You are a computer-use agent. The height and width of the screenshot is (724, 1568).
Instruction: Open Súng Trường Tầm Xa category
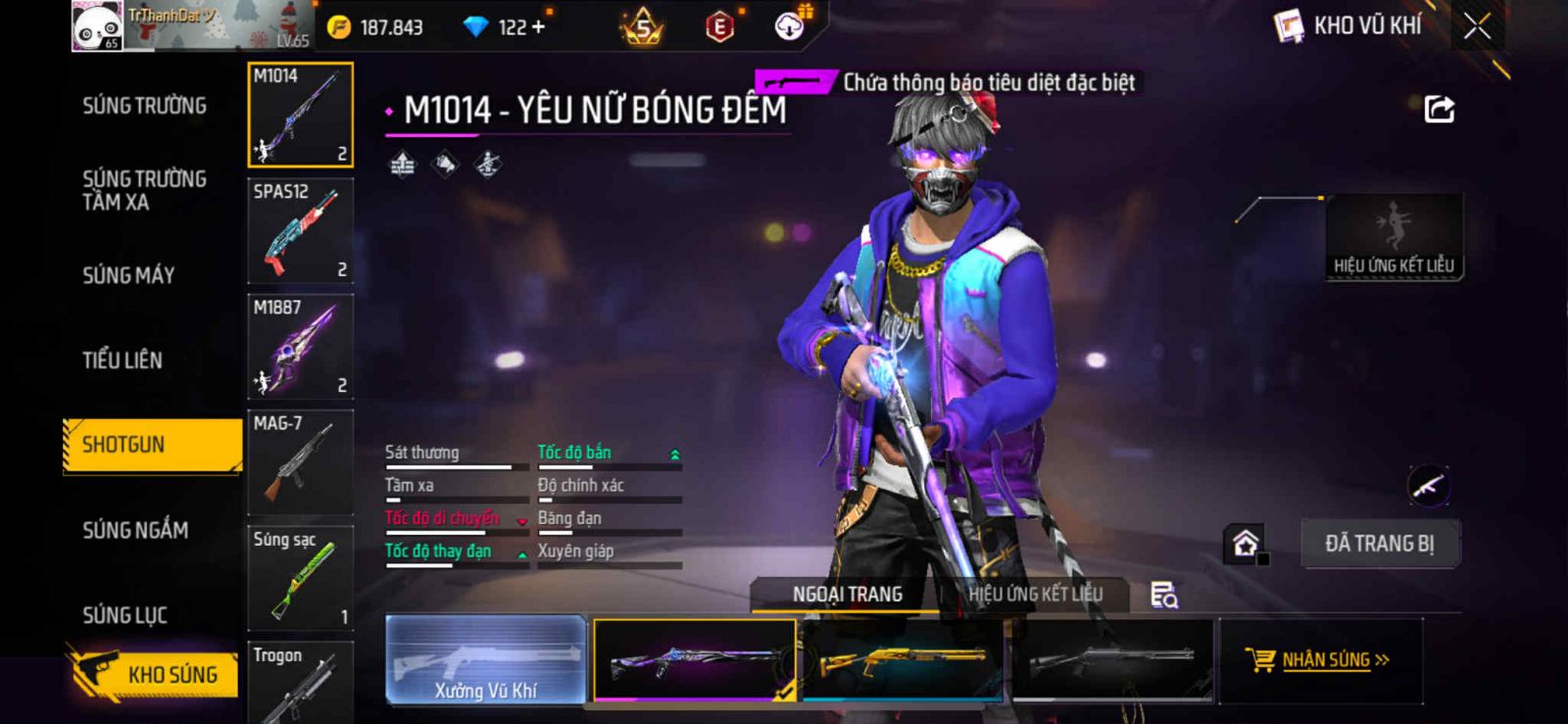pos(144,190)
